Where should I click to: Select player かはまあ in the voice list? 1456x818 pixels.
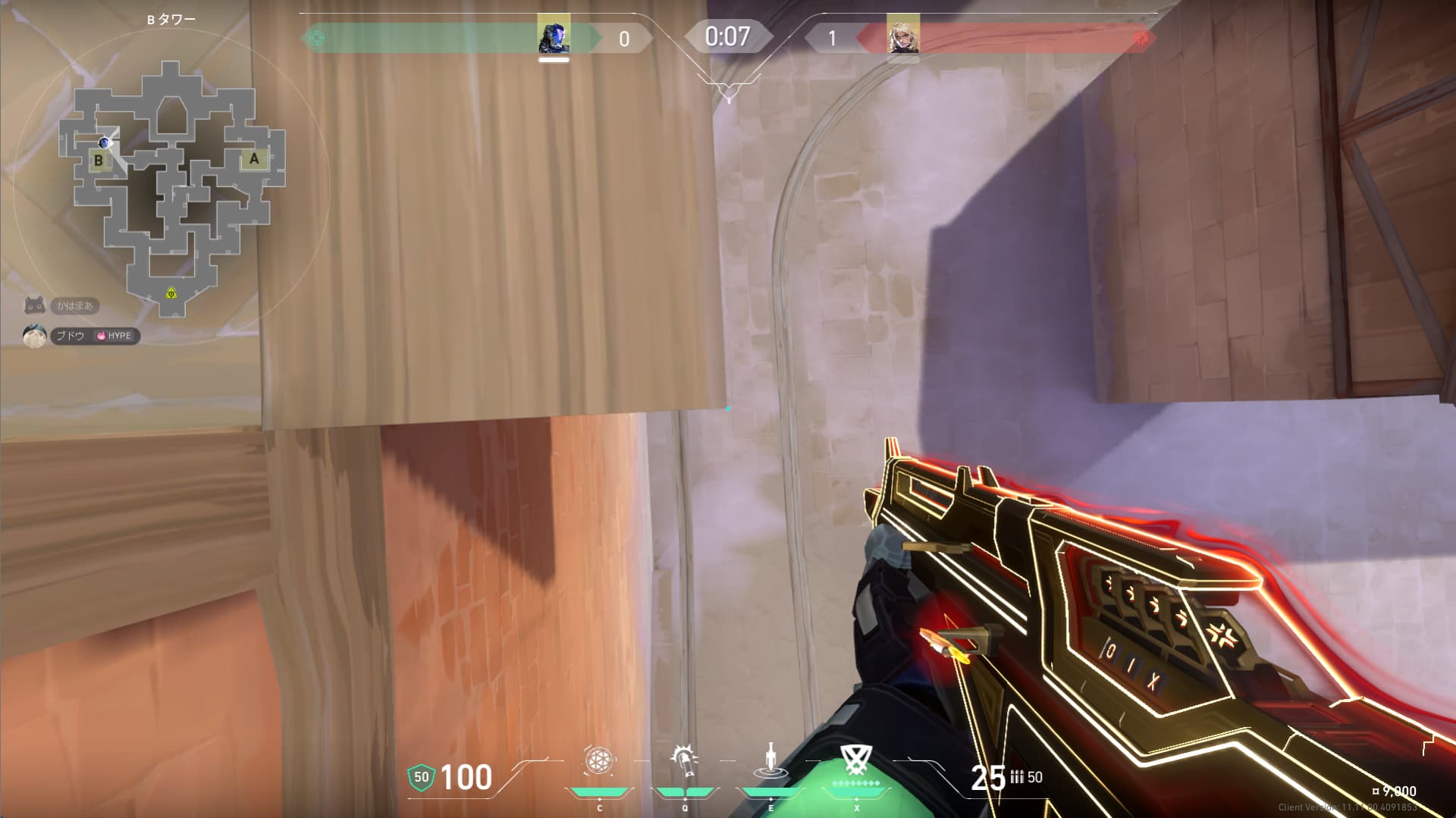(x=74, y=306)
